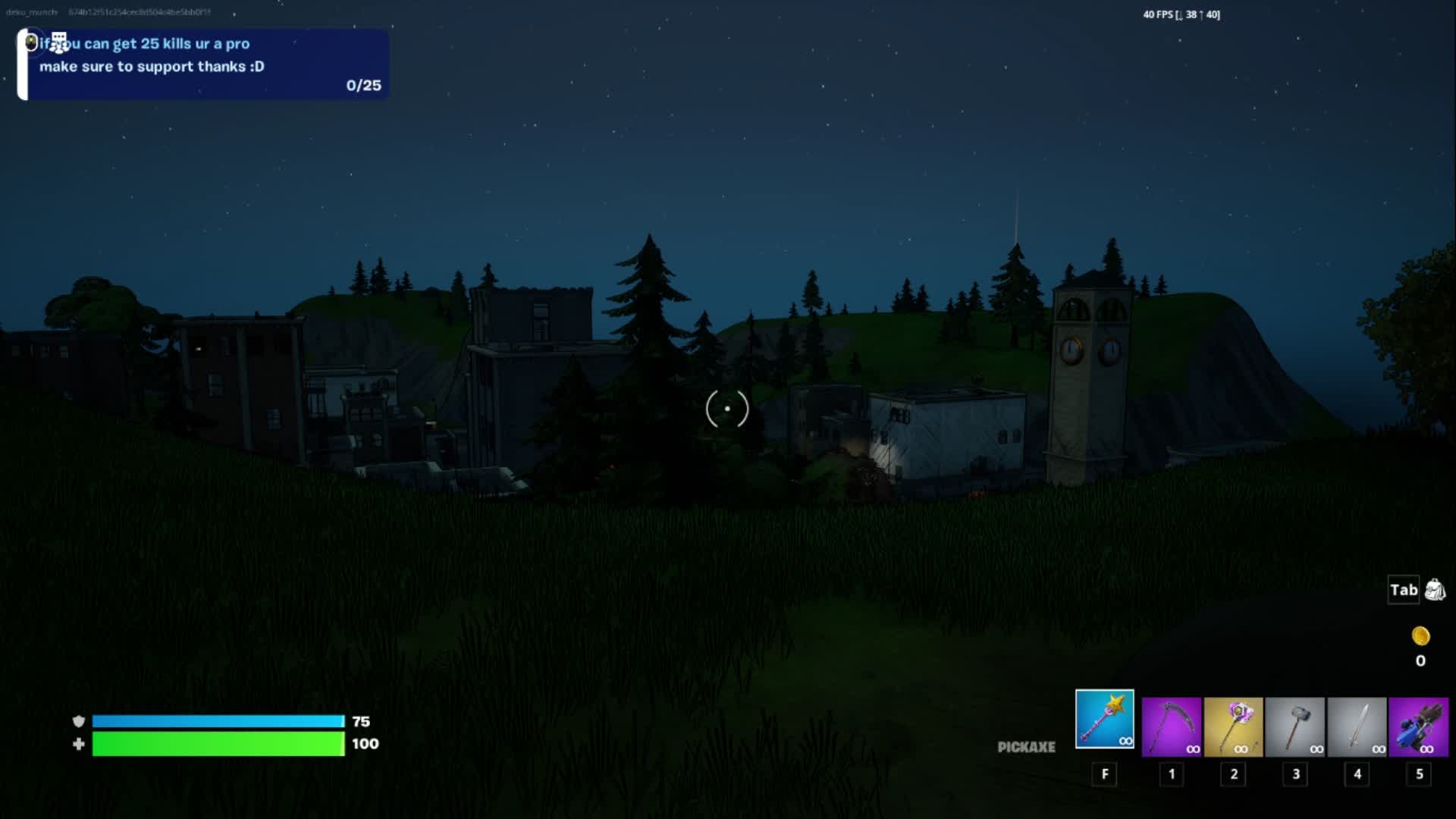The image size is (1456, 819).
Task: Open the 25 kills challenge banner
Action: 201,64
